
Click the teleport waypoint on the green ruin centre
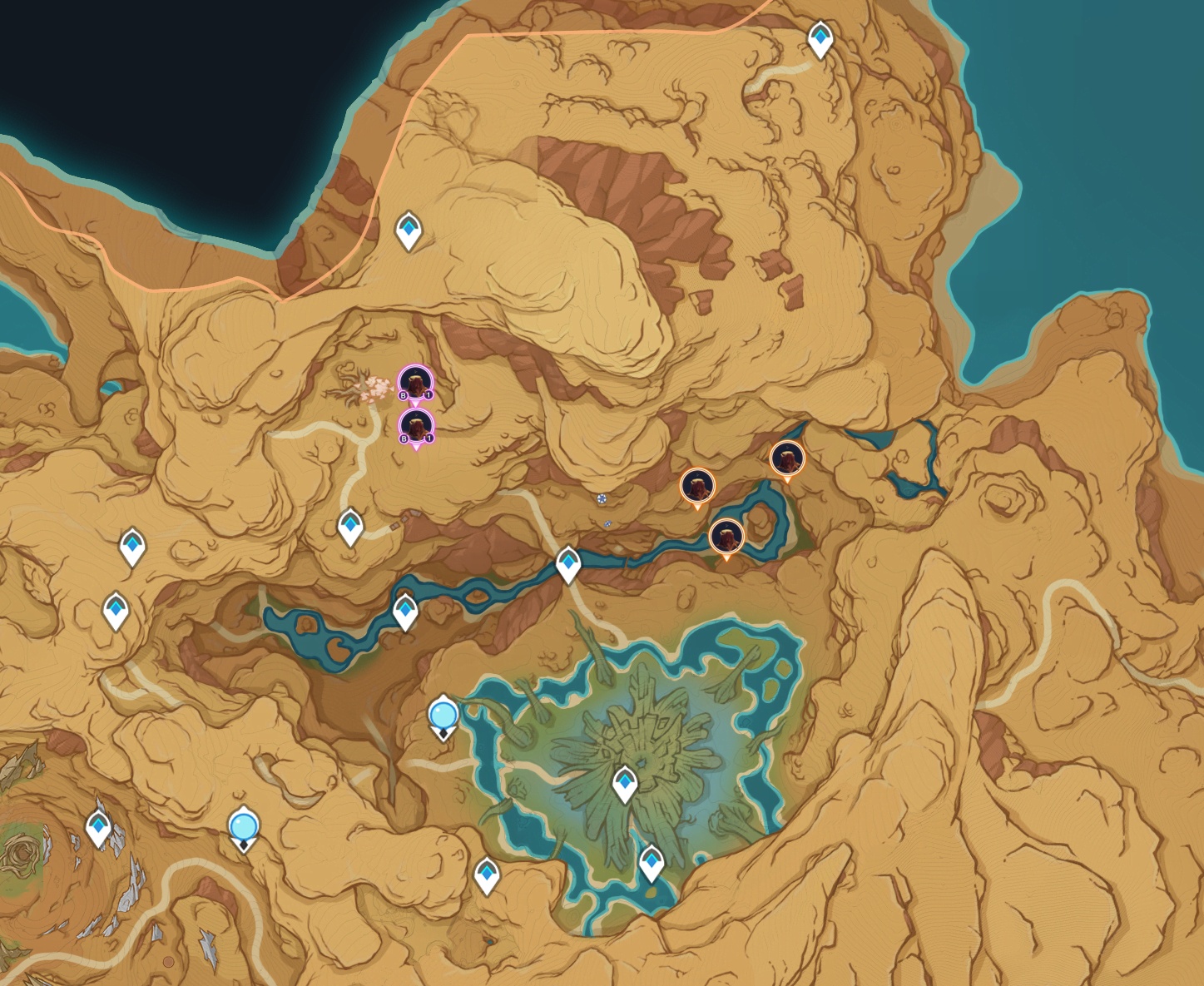[625, 783]
